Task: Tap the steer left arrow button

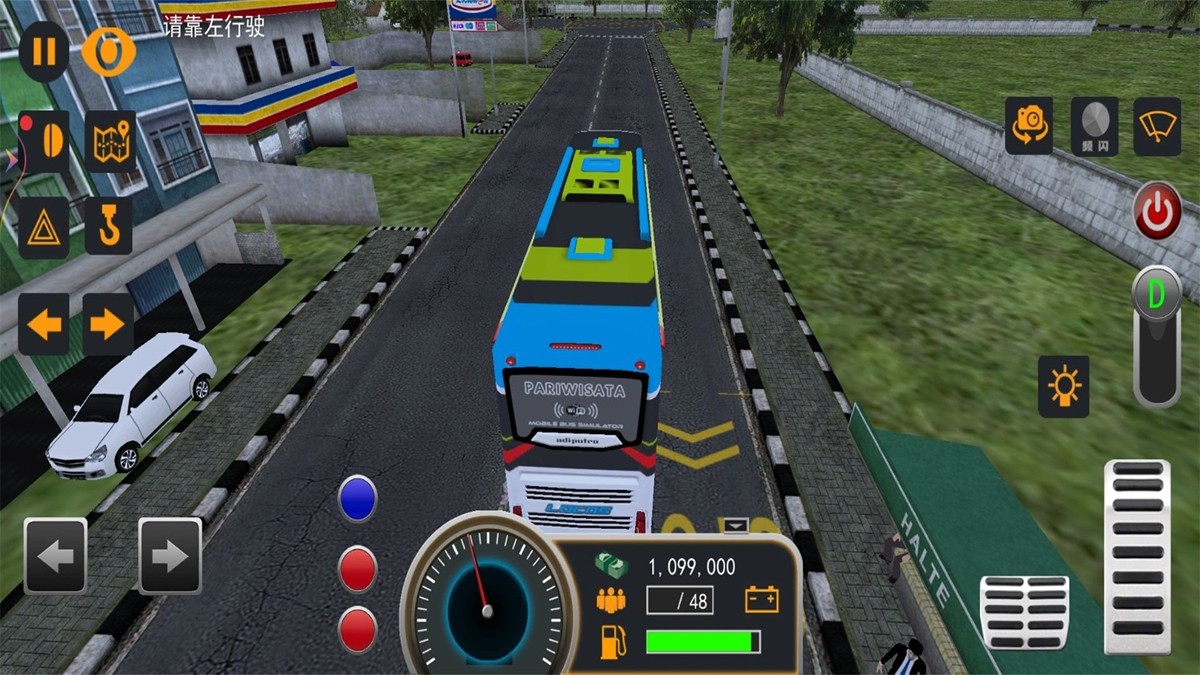Action: (56, 556)
